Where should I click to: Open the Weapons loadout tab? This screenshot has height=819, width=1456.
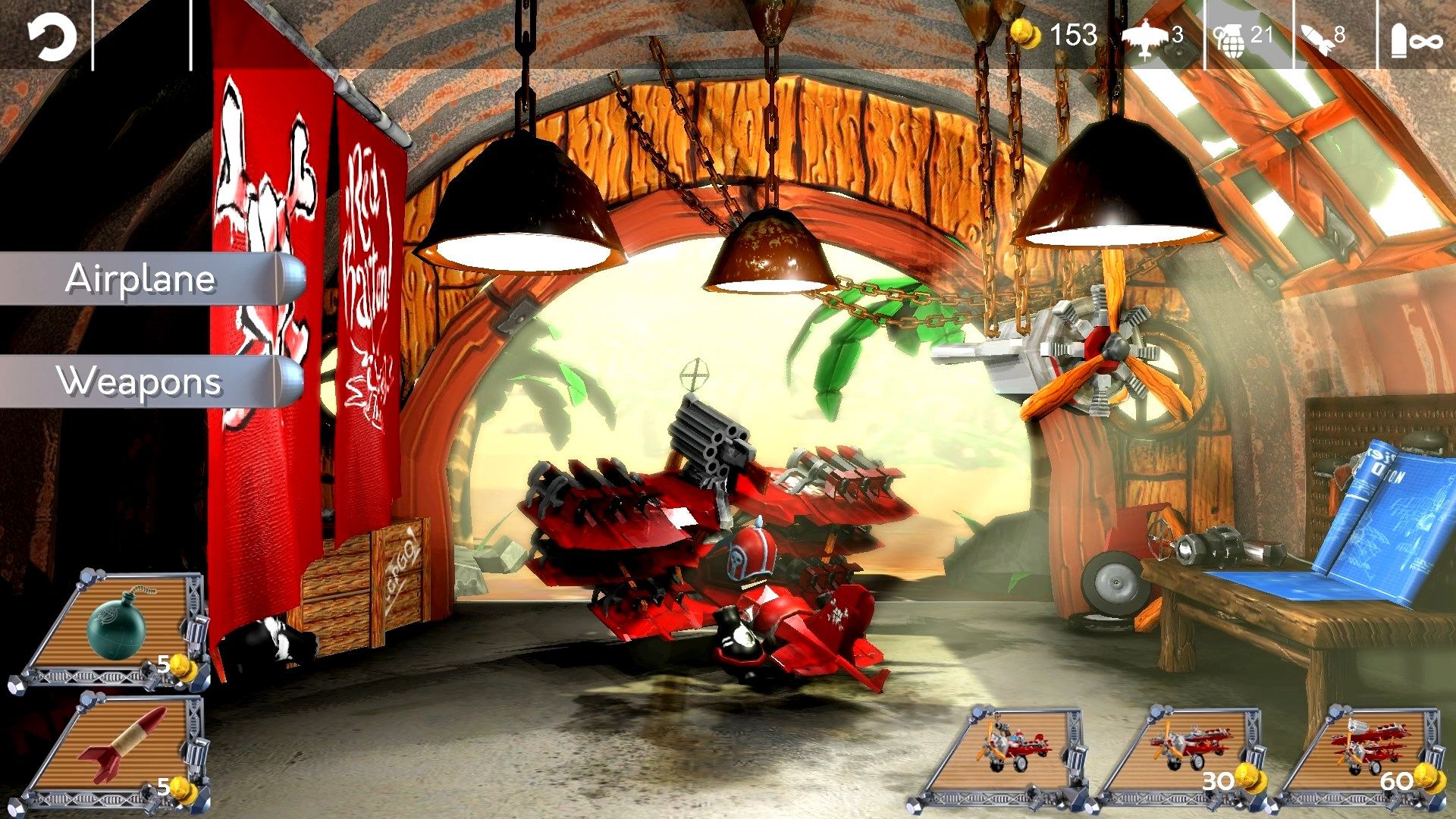click(x=140, y=381)
